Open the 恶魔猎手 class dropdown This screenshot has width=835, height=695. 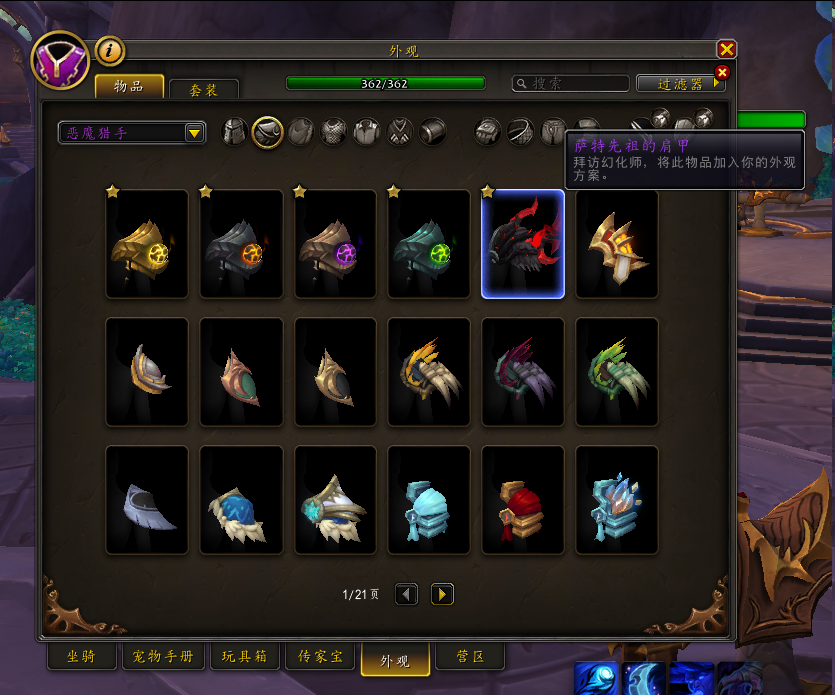132,132
